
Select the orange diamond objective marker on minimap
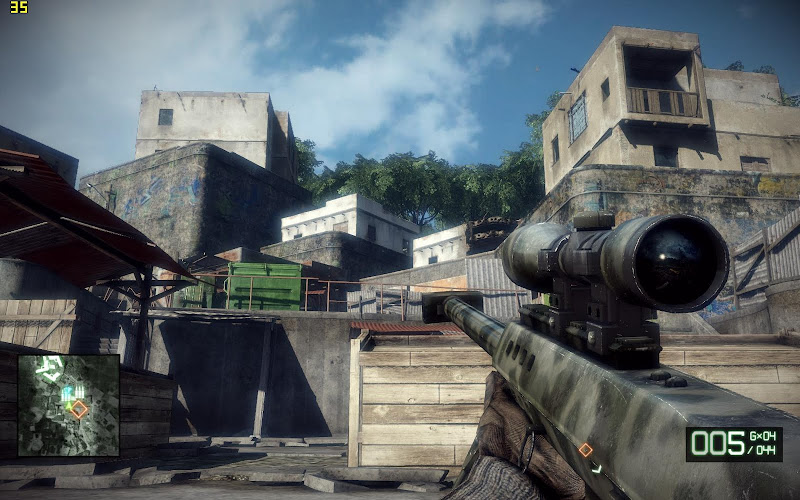coord(79,409)
